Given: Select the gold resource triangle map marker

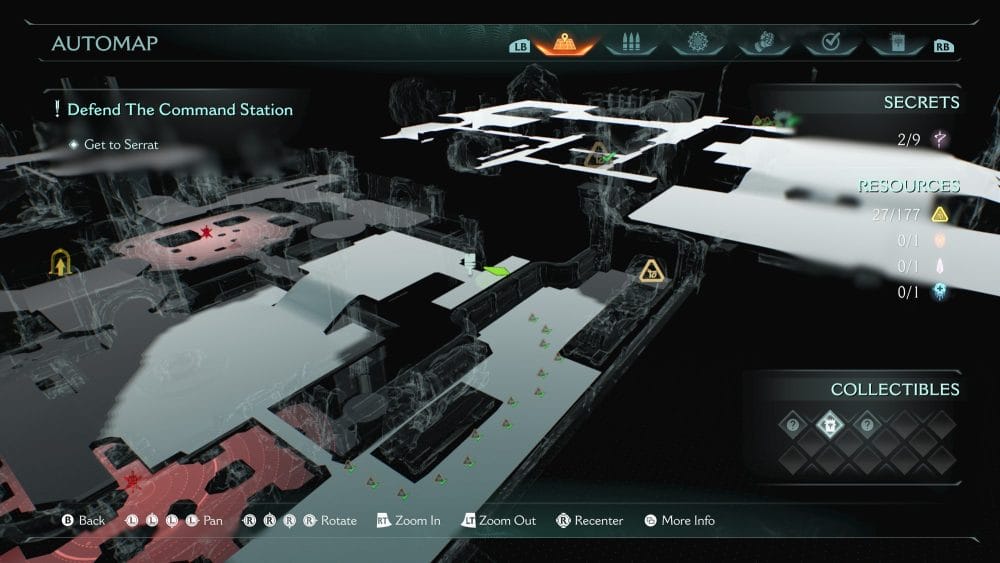Looking at the screenshot, I should point(652,269).
